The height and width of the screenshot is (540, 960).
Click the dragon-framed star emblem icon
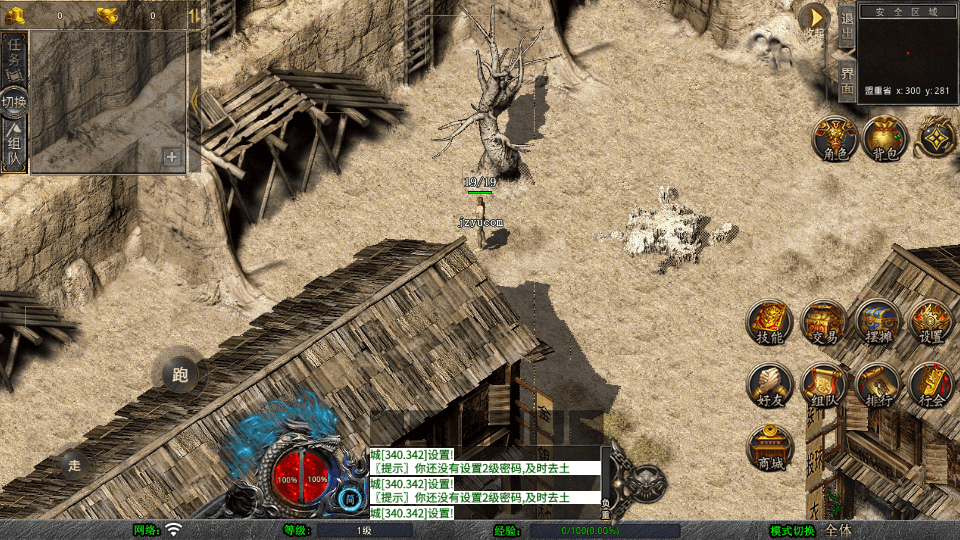tap(937, 138)
